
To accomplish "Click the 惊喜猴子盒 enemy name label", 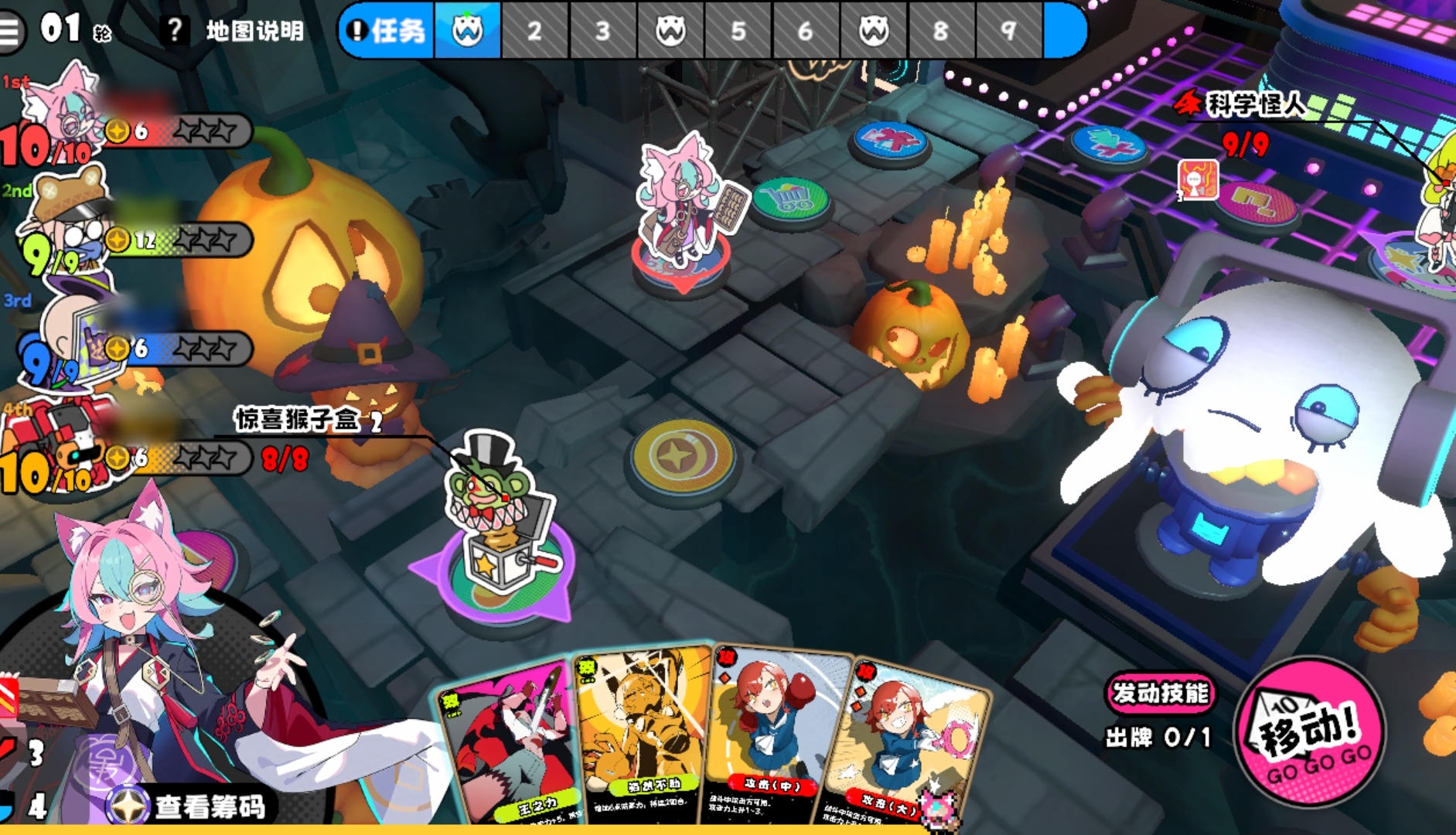I will (298, 420).
